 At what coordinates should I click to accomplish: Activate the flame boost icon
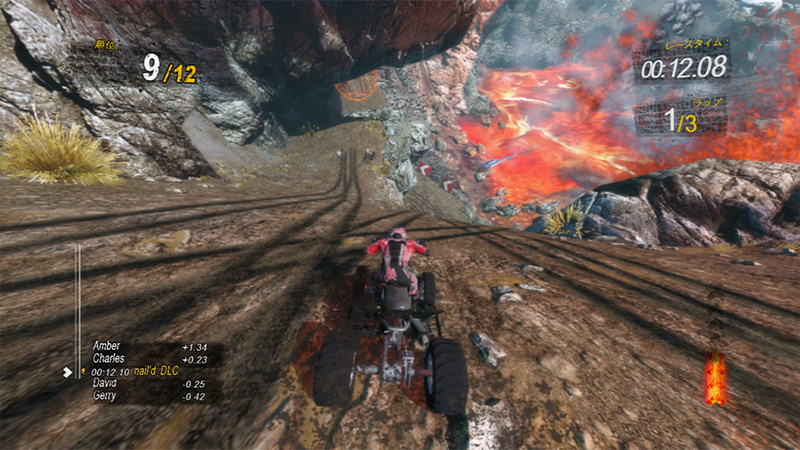(x=714, y=379)
